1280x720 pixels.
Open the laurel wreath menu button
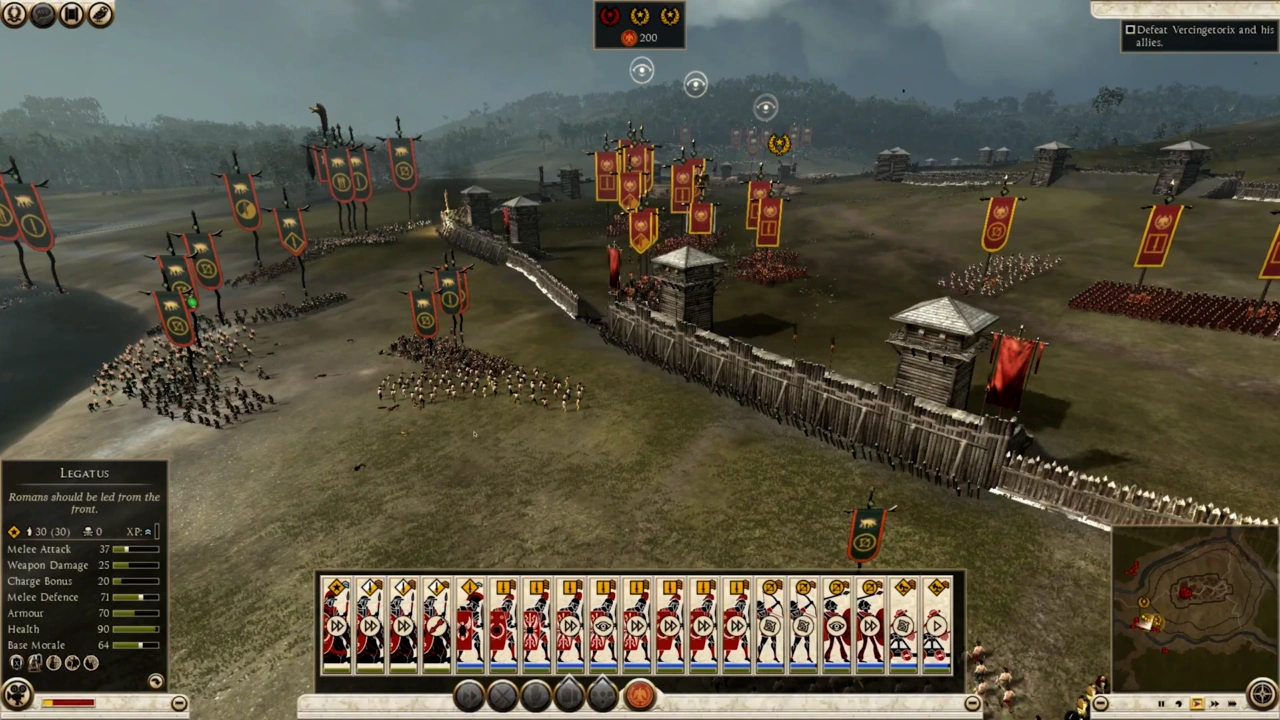pos(14,14)
